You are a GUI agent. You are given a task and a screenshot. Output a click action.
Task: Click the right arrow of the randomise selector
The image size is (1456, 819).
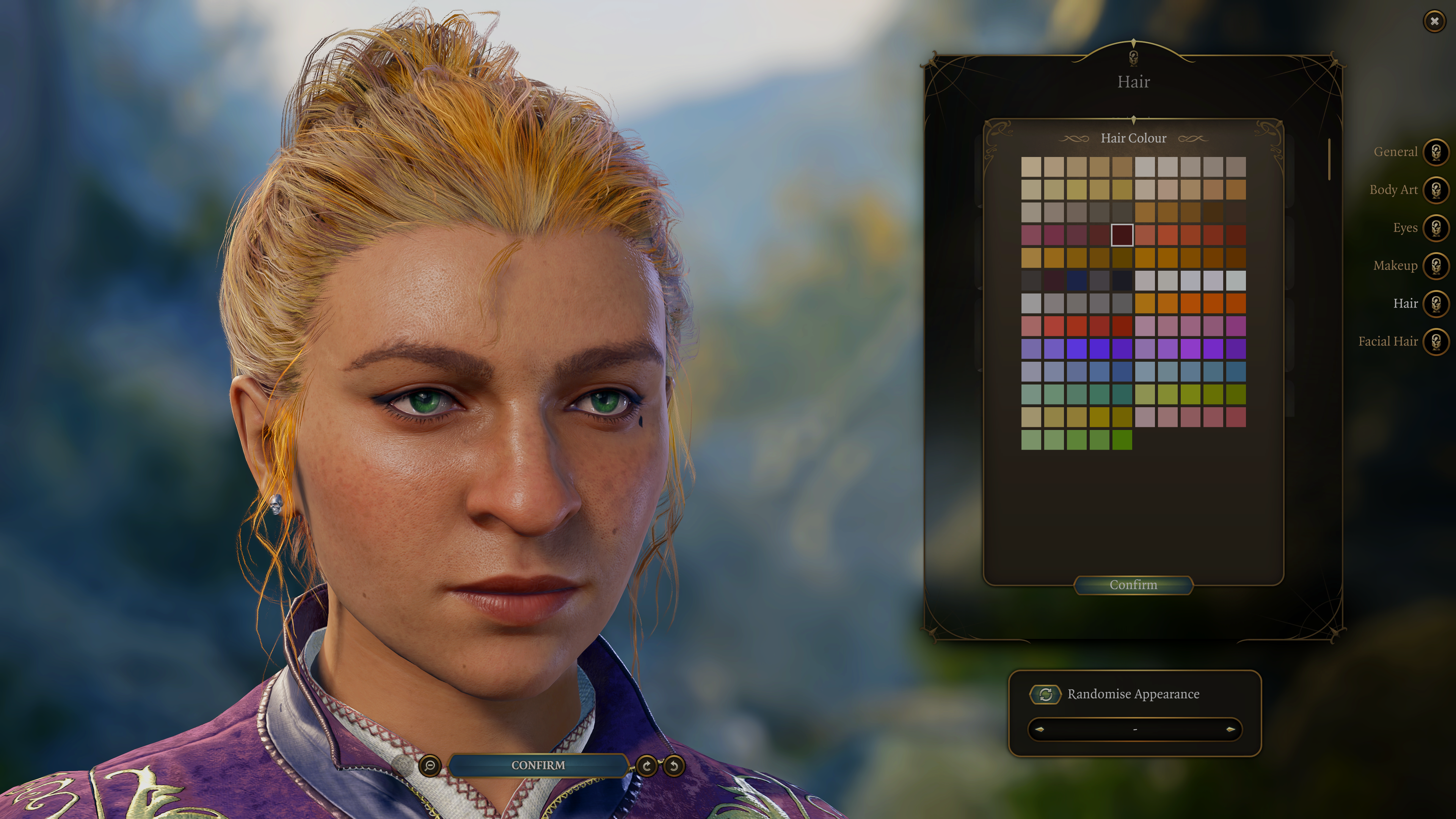[1230, 730]
